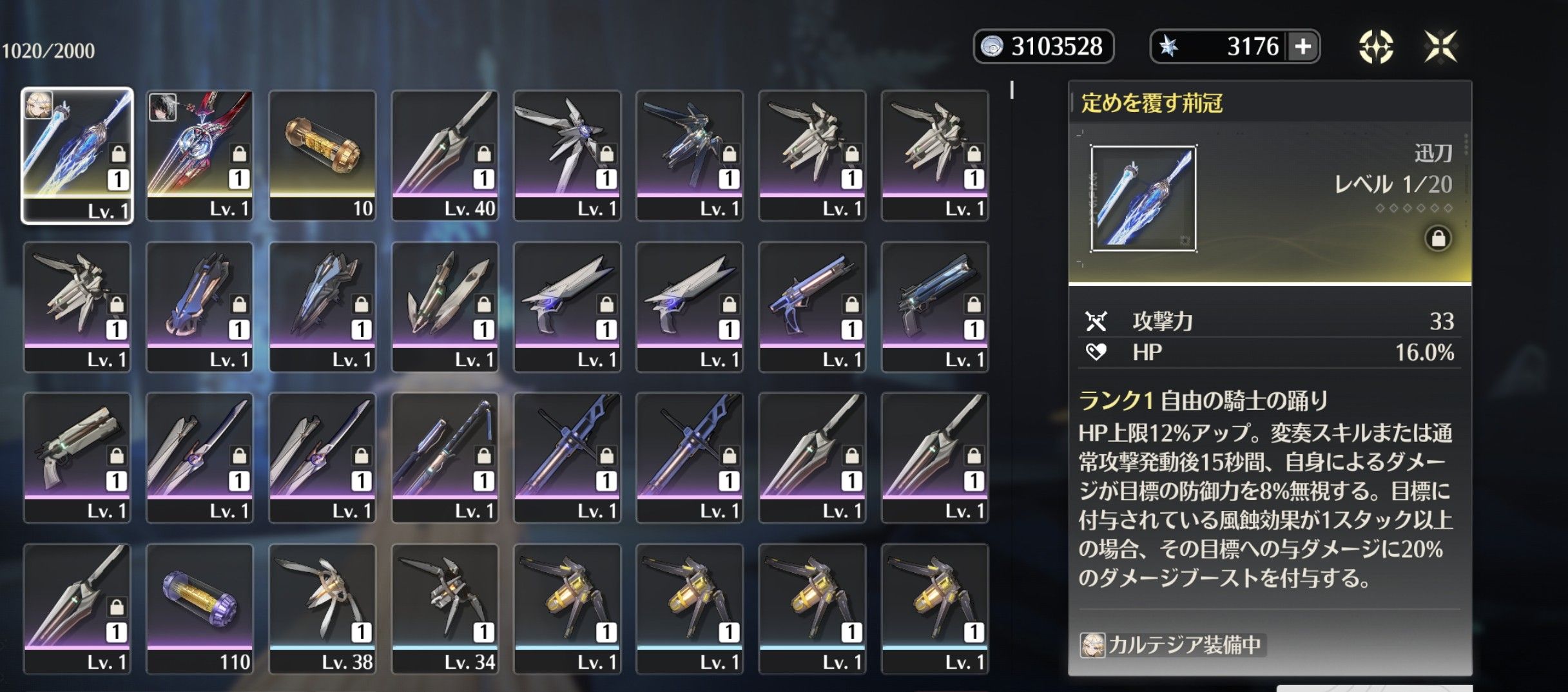1568x692 pixels.
Task: Select the red weapon with dark-haired portrait
Action: pos(200,155)
